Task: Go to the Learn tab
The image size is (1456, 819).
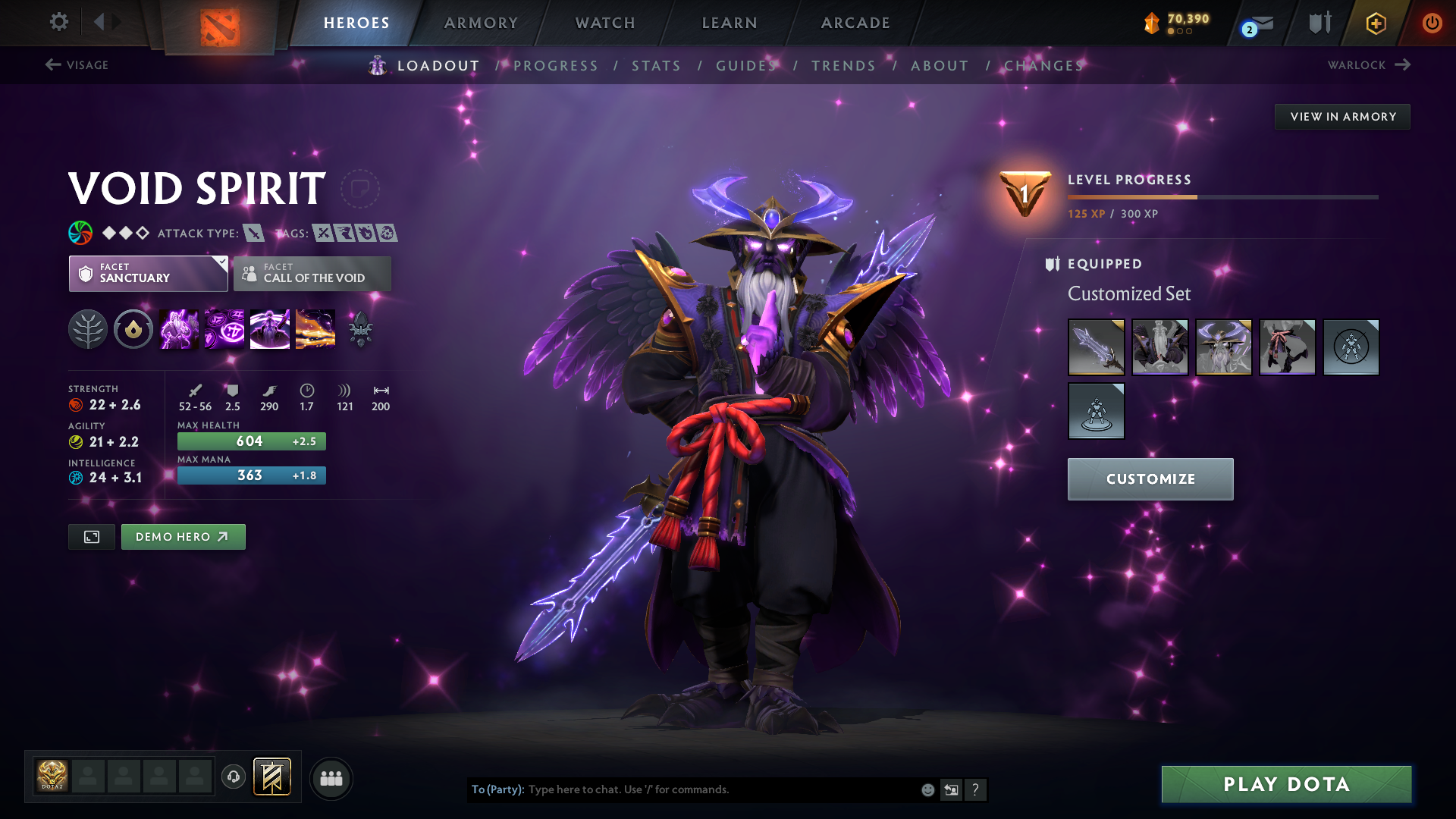Action: point(730,23)
